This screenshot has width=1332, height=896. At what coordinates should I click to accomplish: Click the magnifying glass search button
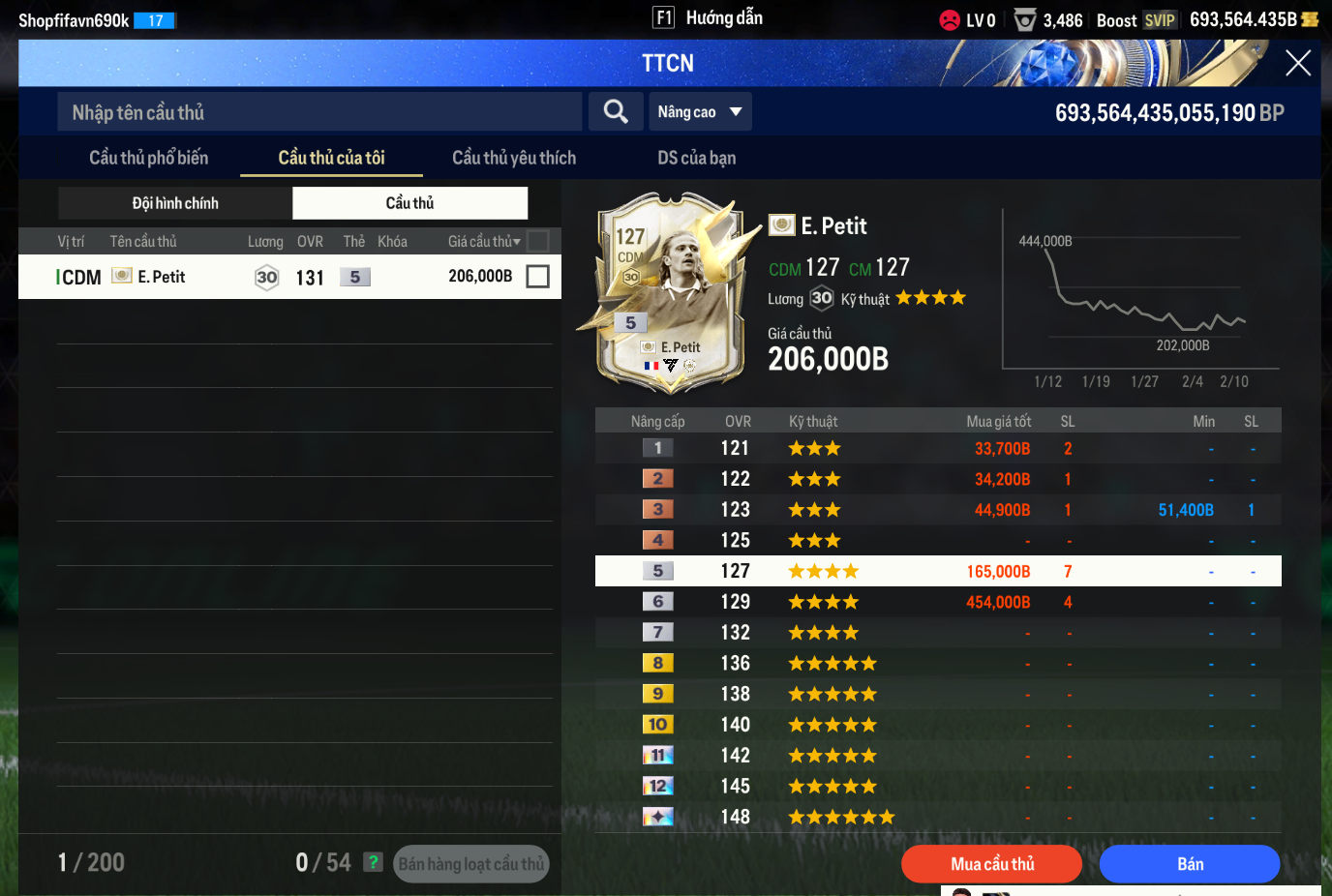click(x=616, y=112)
